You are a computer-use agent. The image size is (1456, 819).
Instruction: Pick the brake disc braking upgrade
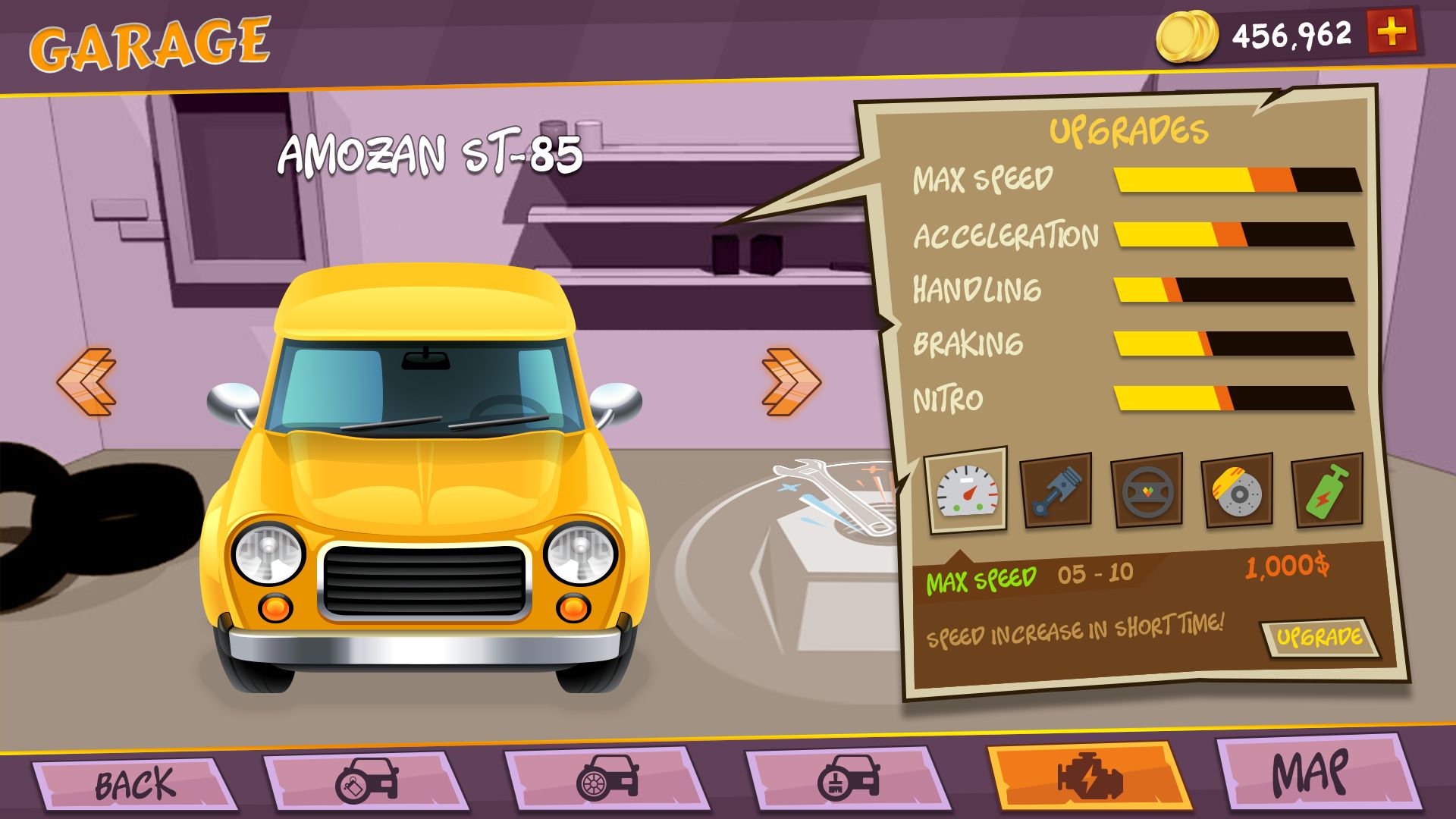pos(1237,490)
